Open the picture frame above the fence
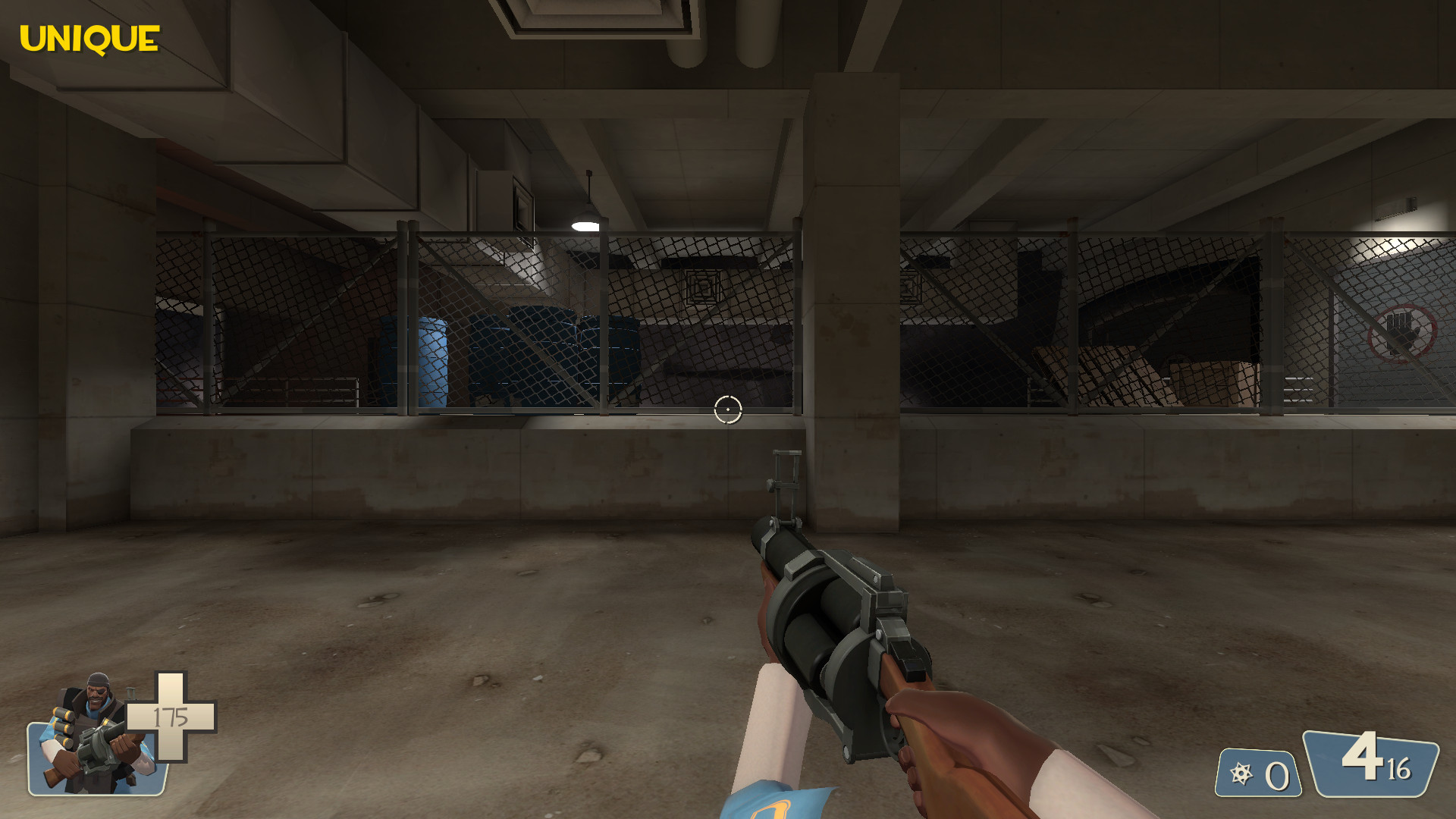The image size is (1456, 819). [522, 205]
